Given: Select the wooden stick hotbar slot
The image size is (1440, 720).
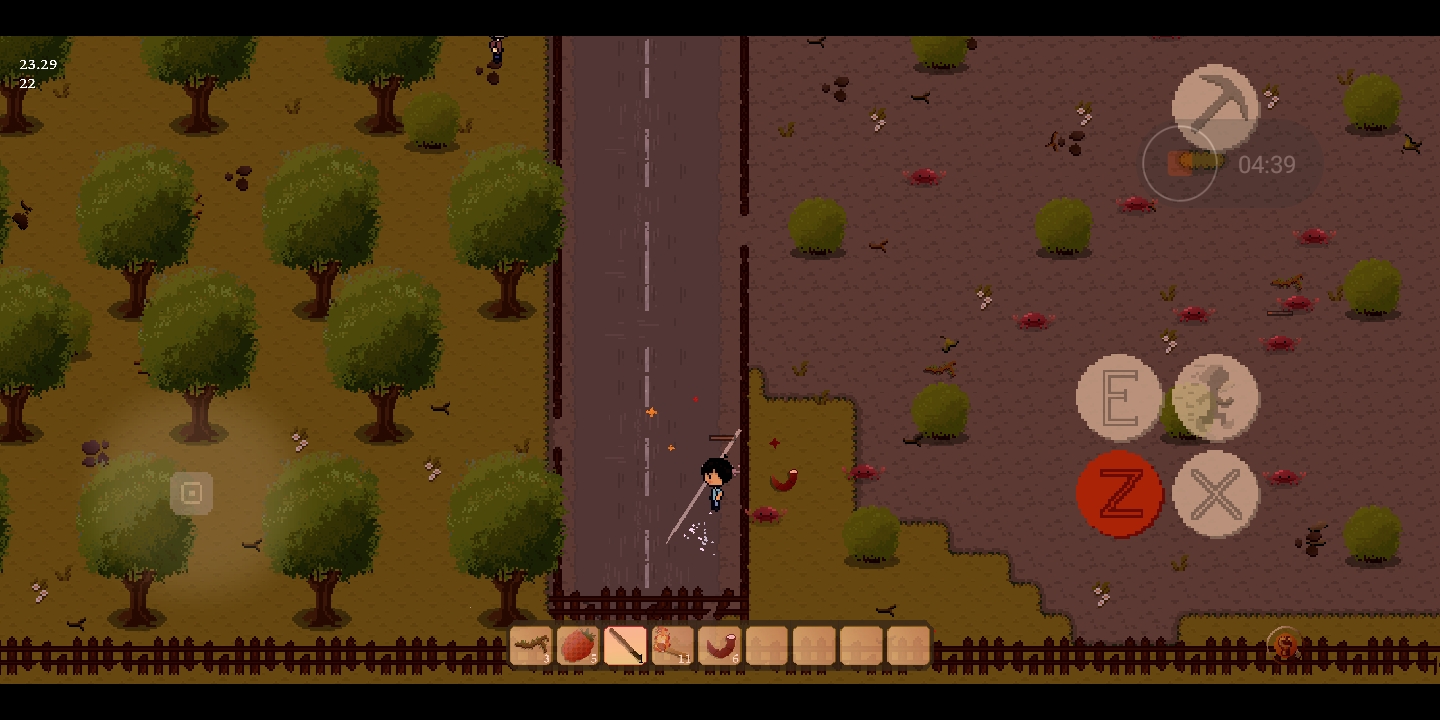Looking at the screenshot, I should pos(625,645).
